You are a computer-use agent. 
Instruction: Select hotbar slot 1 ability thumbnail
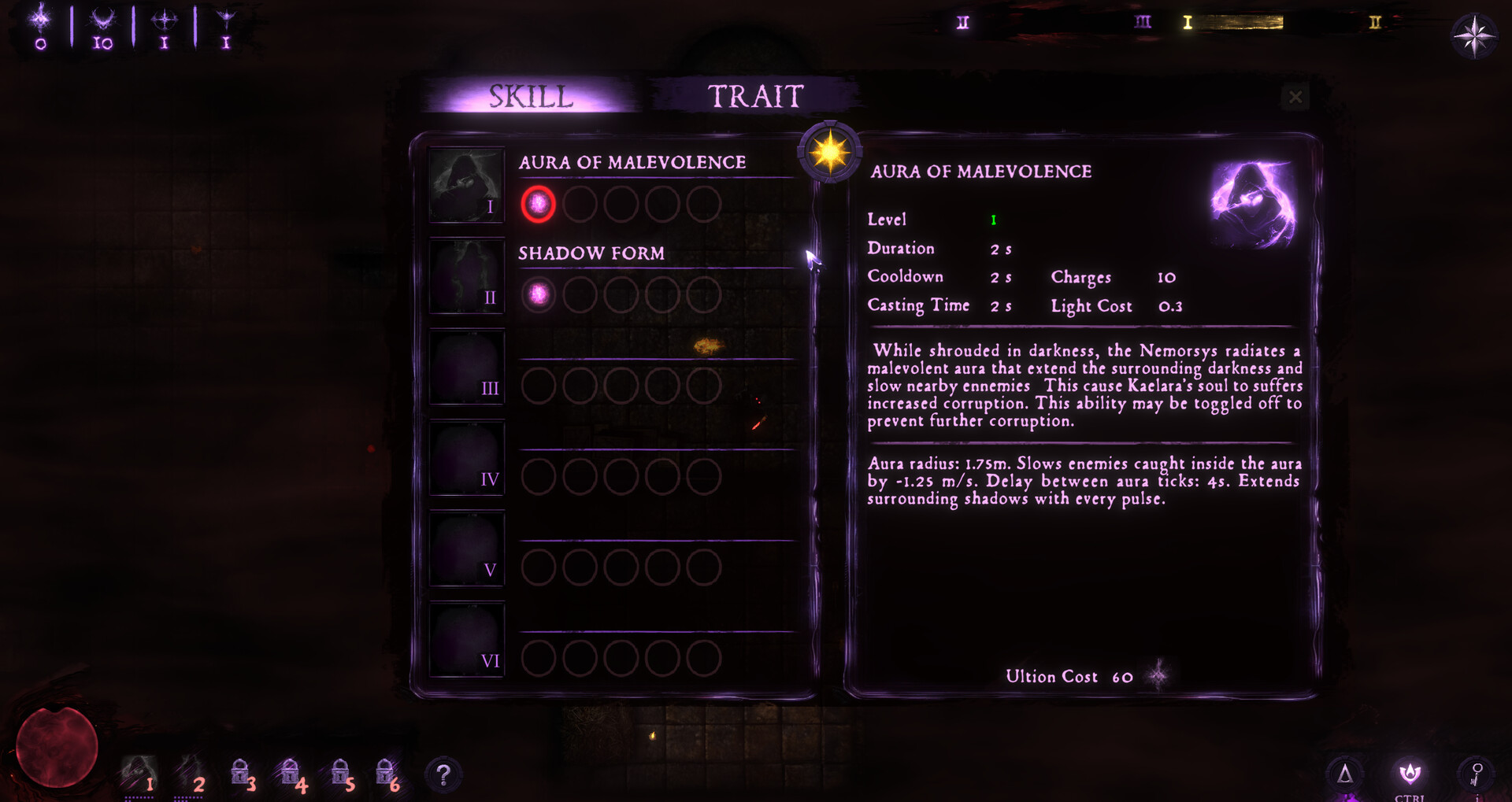coord(140,773)
